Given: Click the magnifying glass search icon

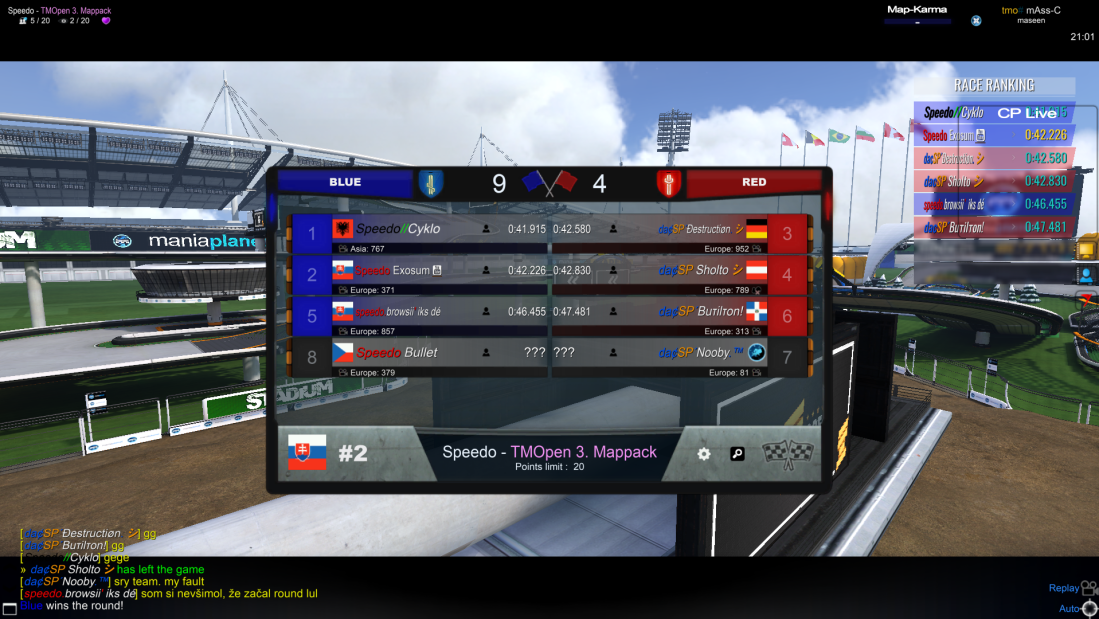Looking at the screenshot, I should coord(737,454).
